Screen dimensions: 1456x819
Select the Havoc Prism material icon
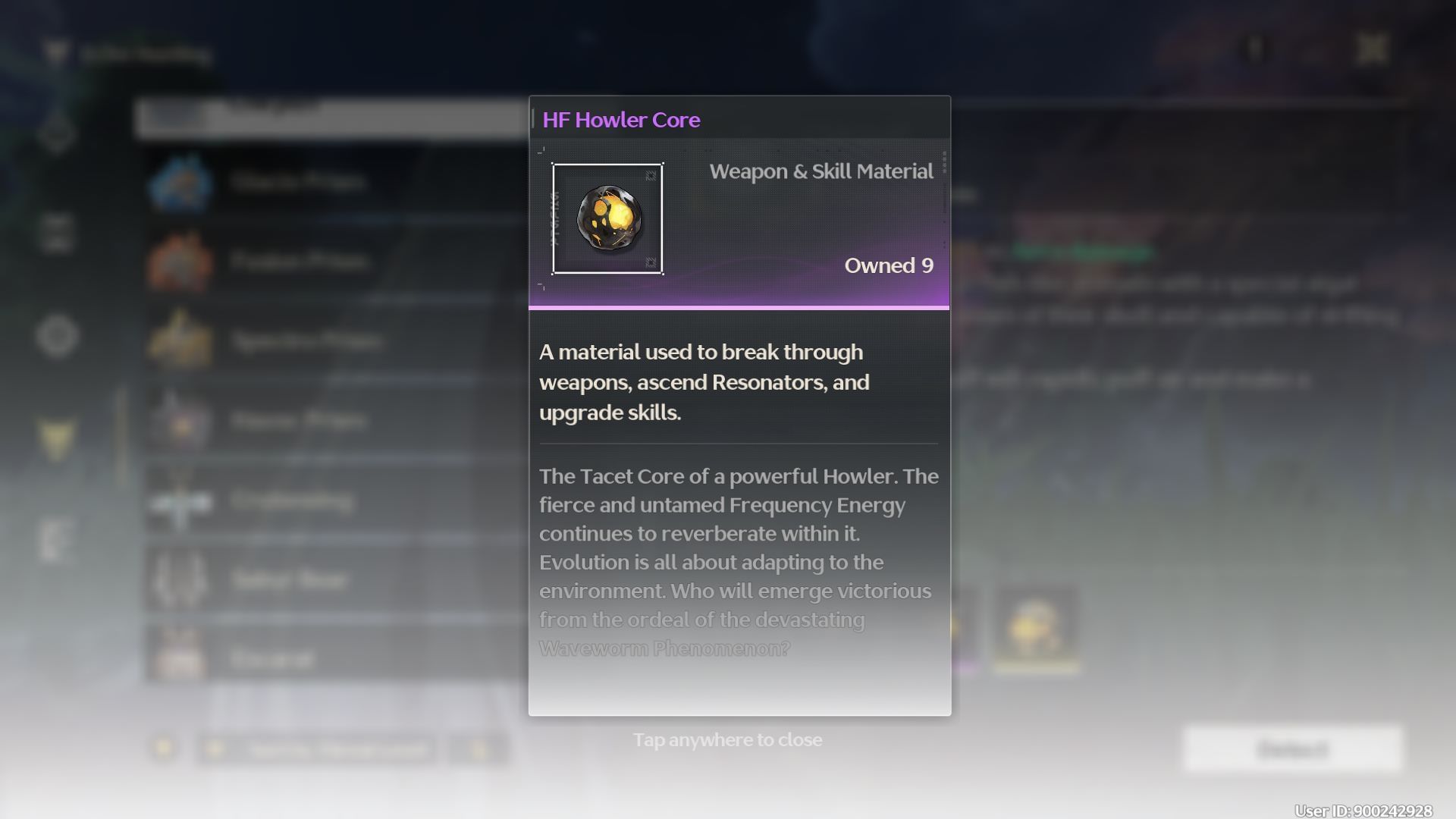coord(182,421)
